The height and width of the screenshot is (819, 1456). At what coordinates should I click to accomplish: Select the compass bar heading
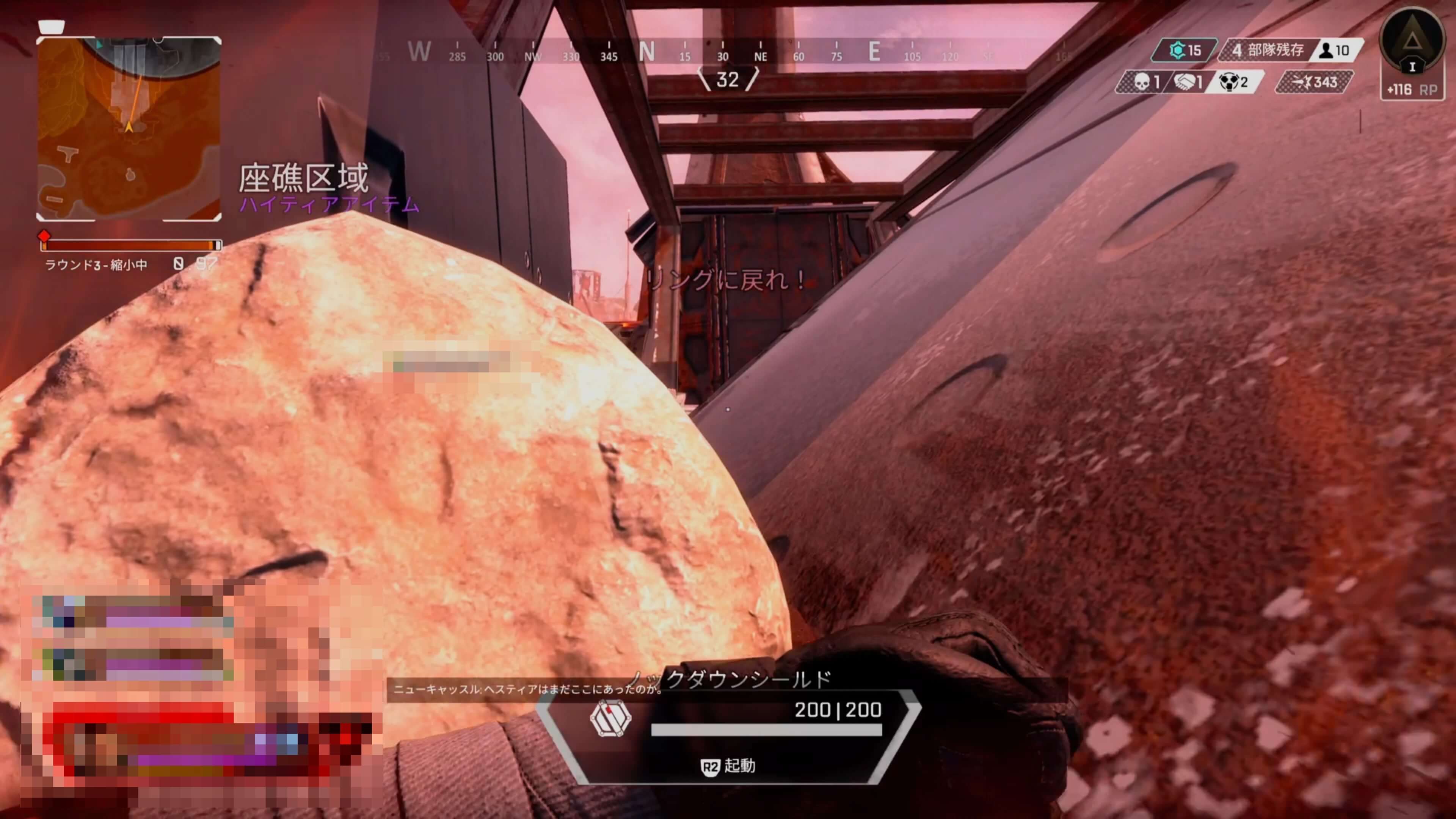pos(728,80)
